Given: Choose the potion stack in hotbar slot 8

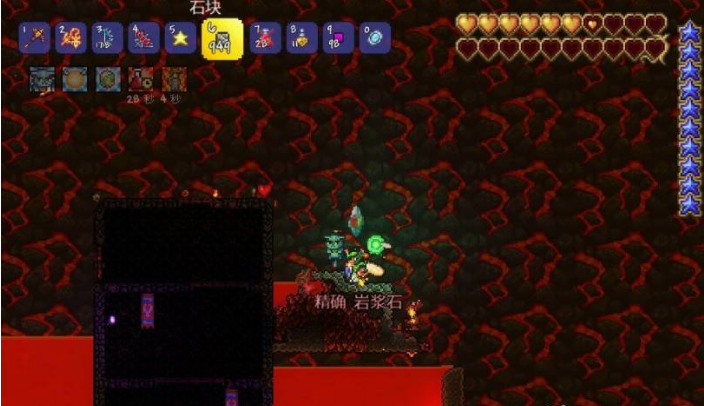Looking at the screenshot, I should pyautogui.click(x=301, y=39).
